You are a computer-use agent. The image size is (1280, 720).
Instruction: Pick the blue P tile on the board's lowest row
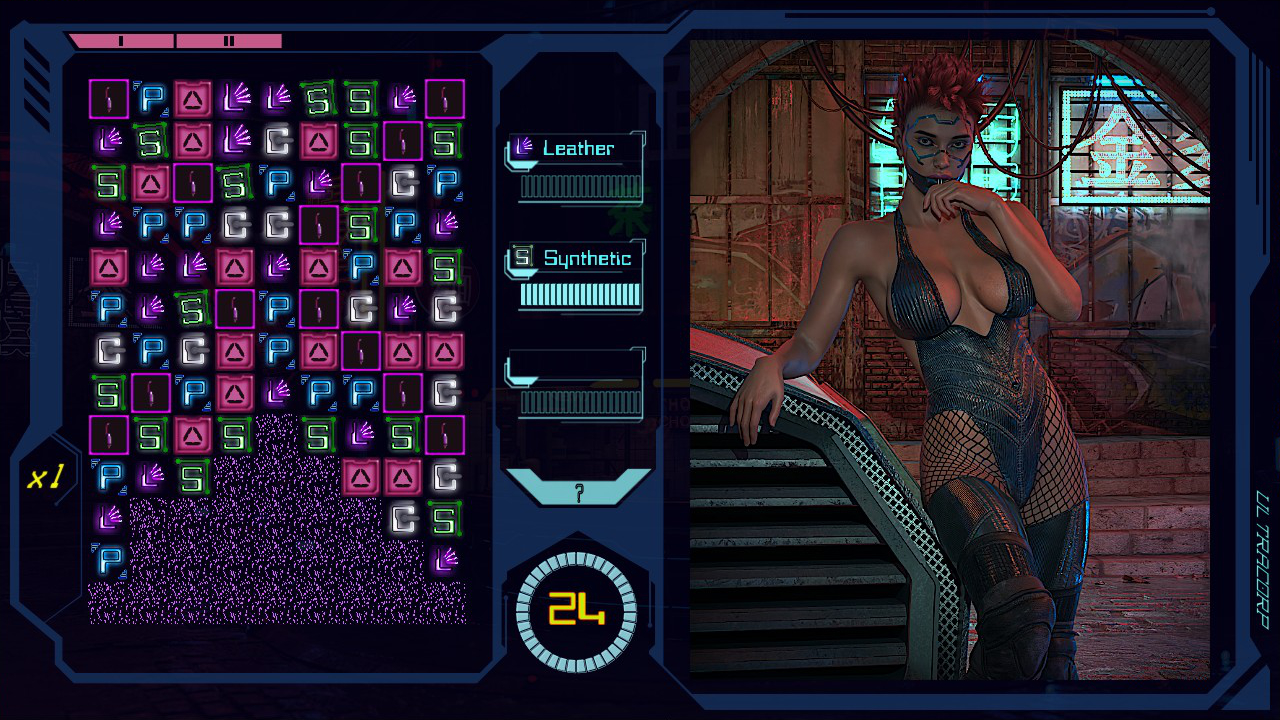tap(109, 560)
